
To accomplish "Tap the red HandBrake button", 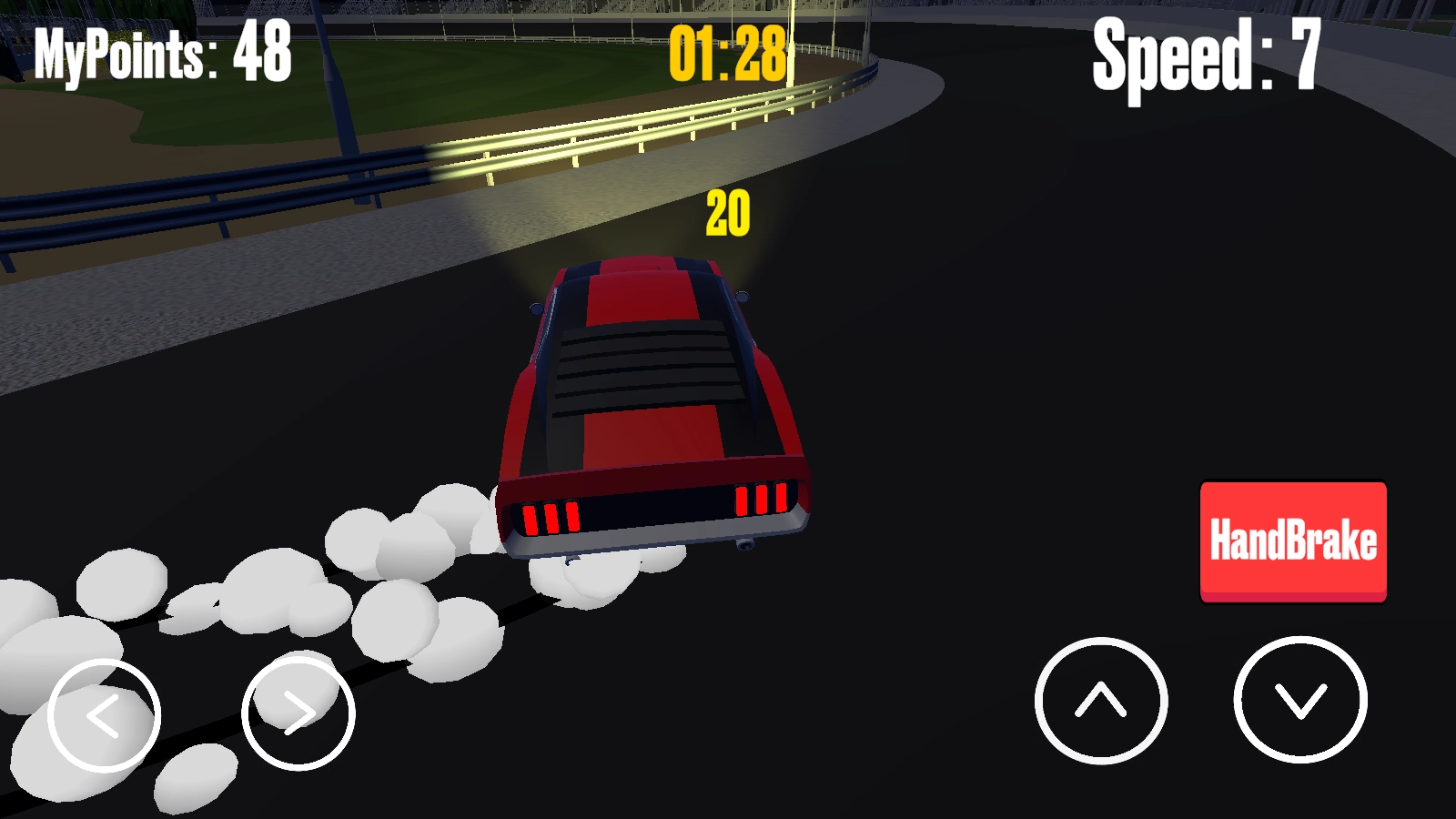I will [x=1293, y=541].
